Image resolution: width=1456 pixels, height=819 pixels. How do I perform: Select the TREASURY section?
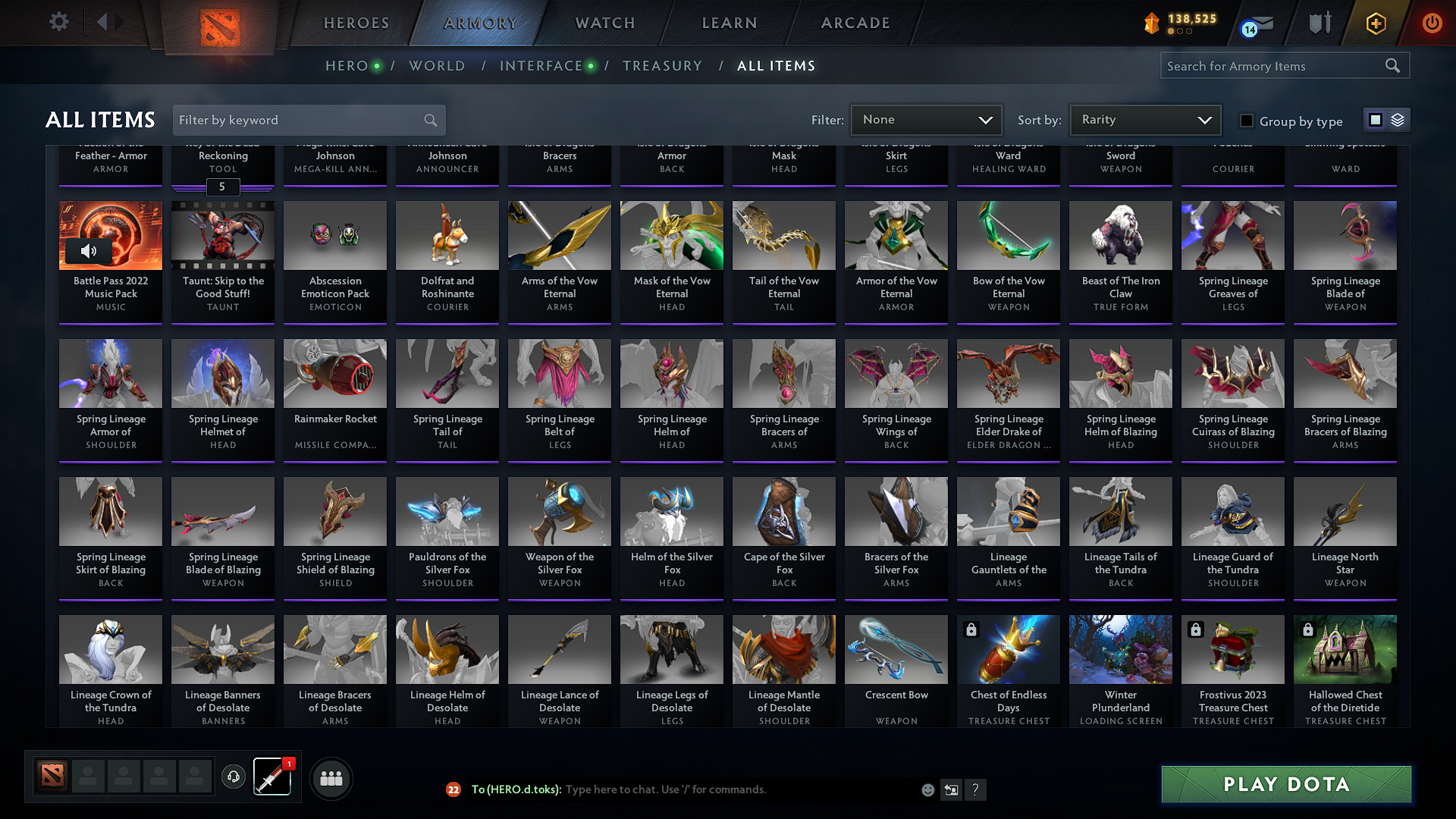662,66
